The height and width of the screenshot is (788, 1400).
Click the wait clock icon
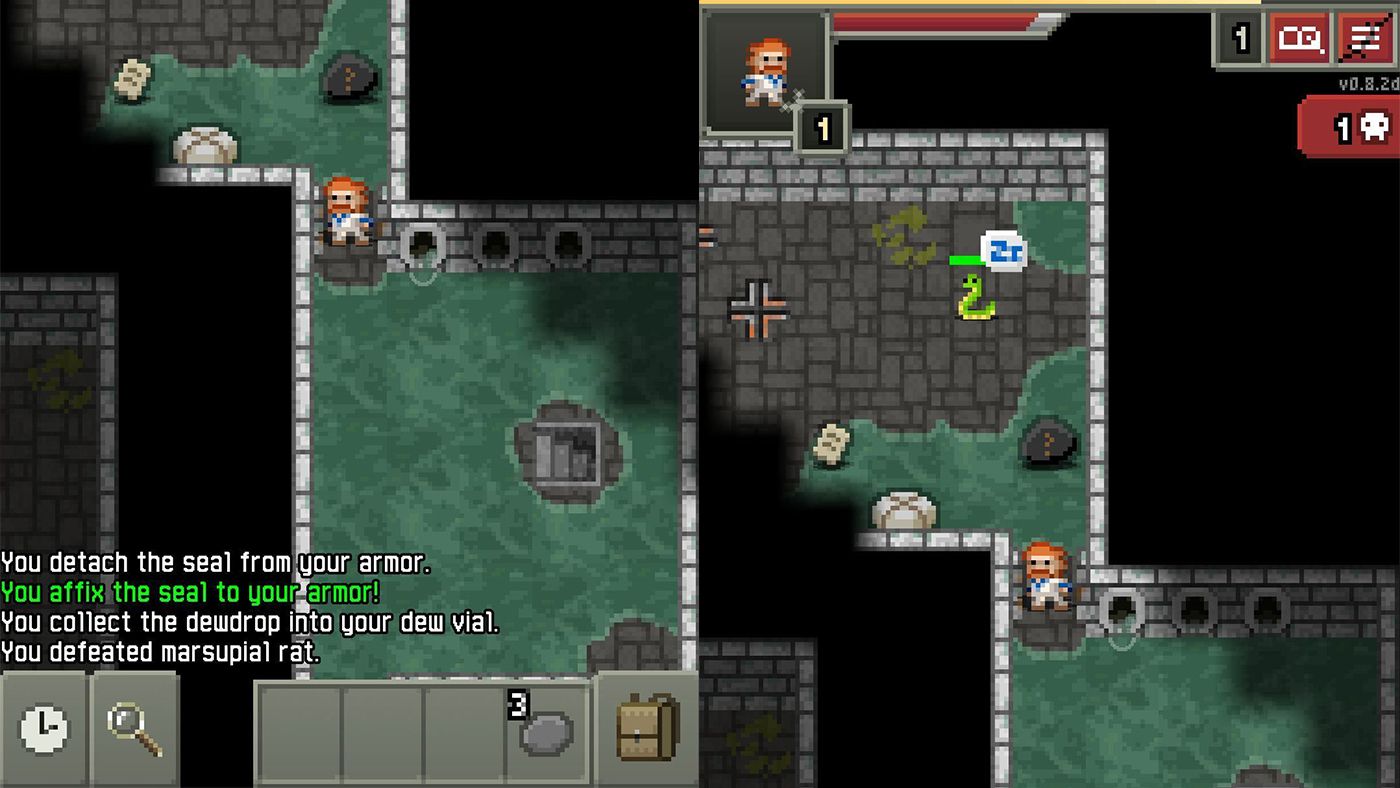[40, 731]
